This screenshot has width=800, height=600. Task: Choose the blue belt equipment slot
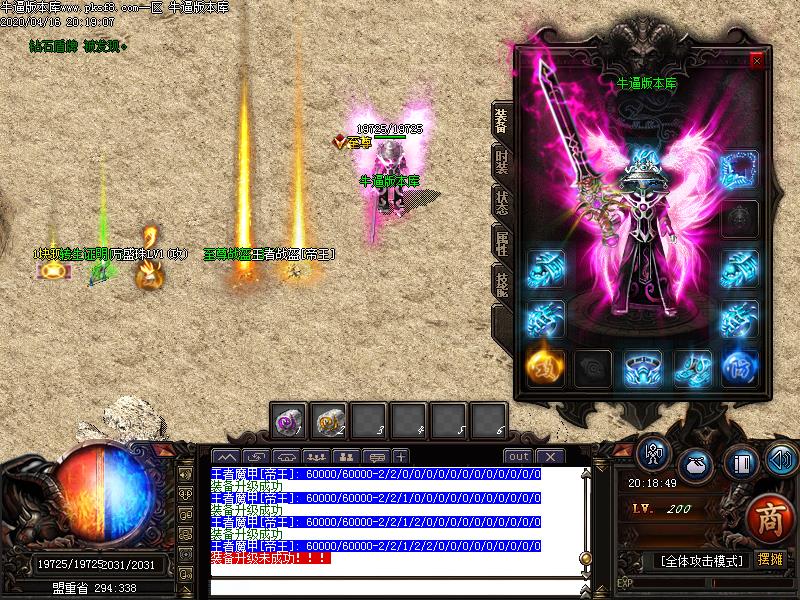point(643,367)
